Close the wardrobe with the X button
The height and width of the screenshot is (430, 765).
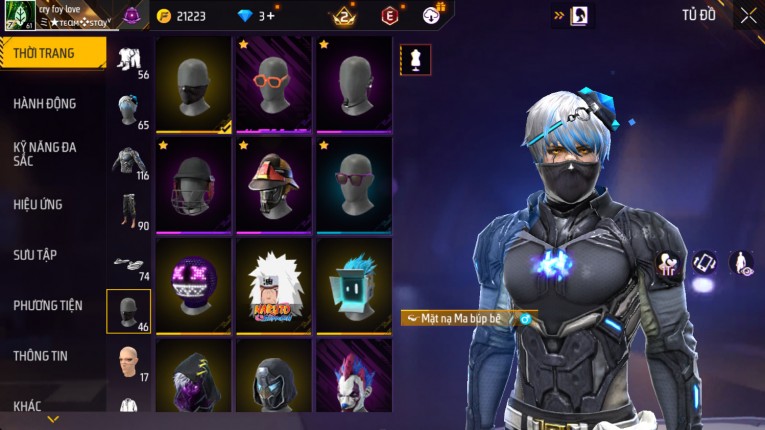748,15
